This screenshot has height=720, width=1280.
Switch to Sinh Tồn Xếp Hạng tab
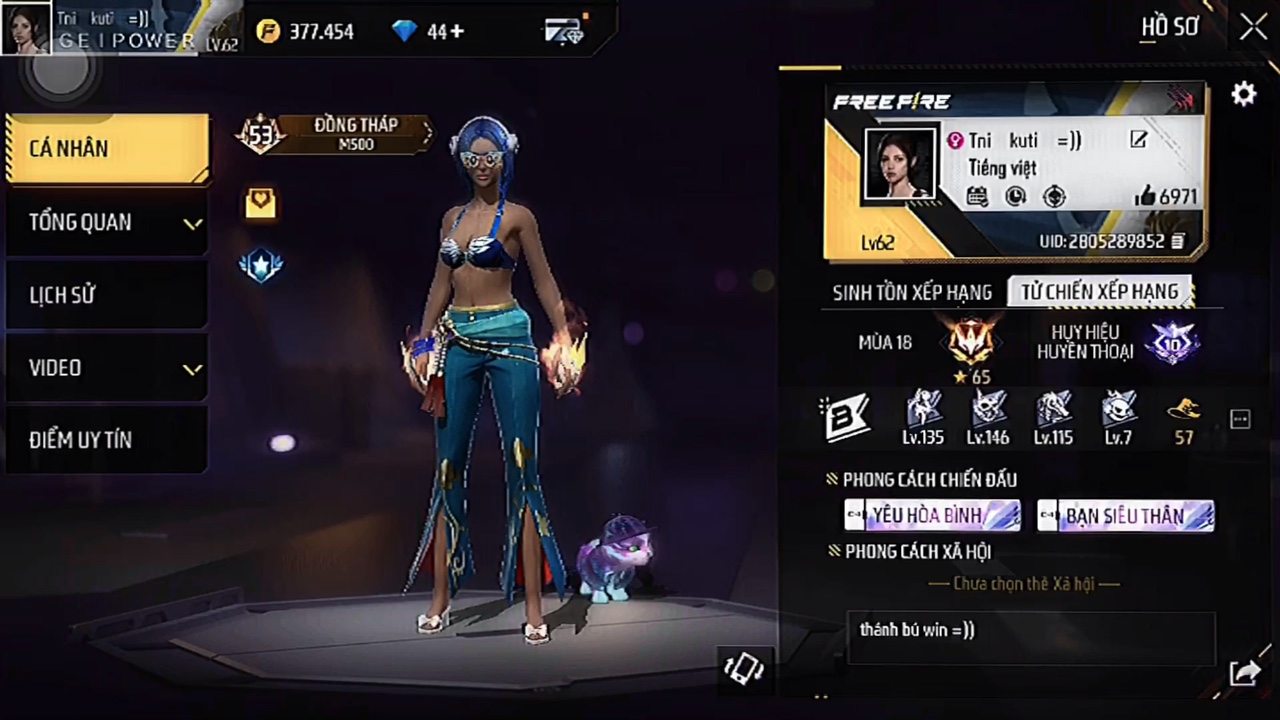912,292
